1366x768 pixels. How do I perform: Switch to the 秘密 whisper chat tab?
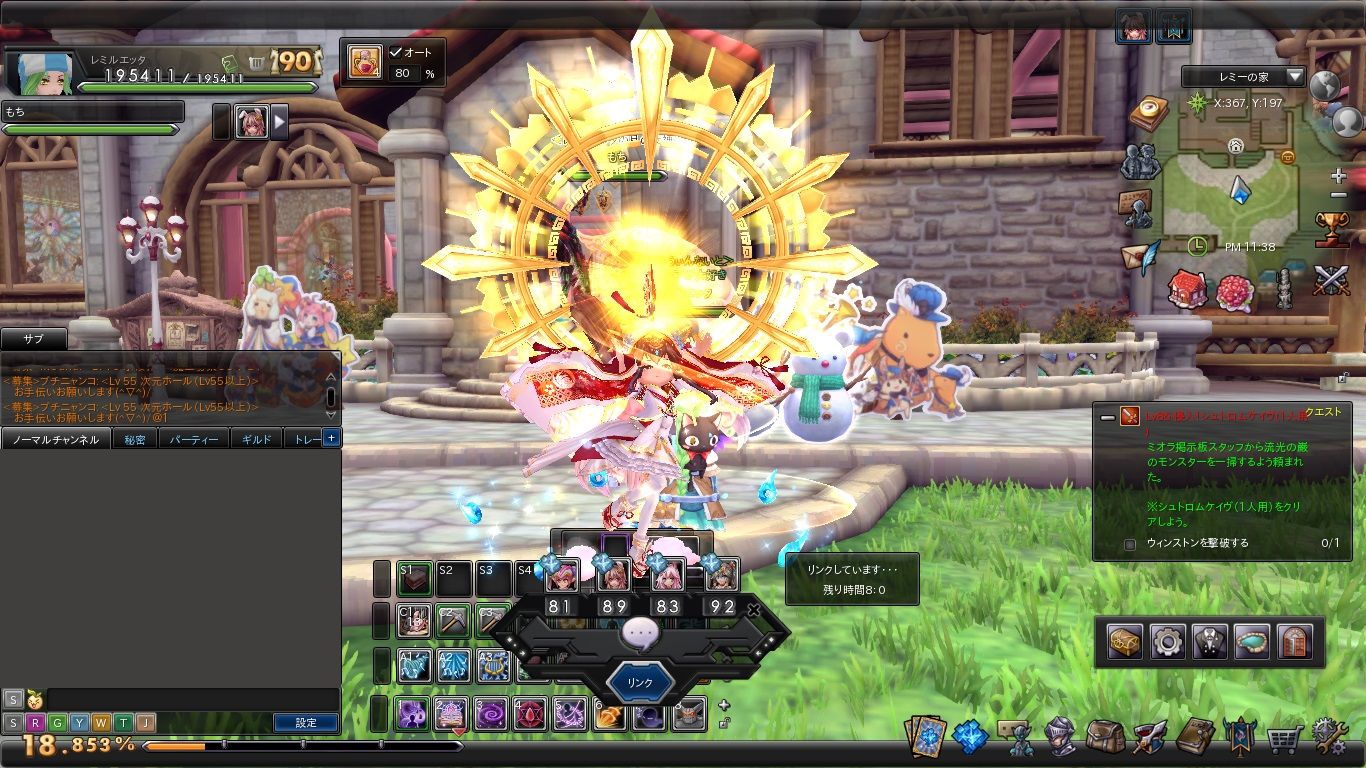(134, 439)
